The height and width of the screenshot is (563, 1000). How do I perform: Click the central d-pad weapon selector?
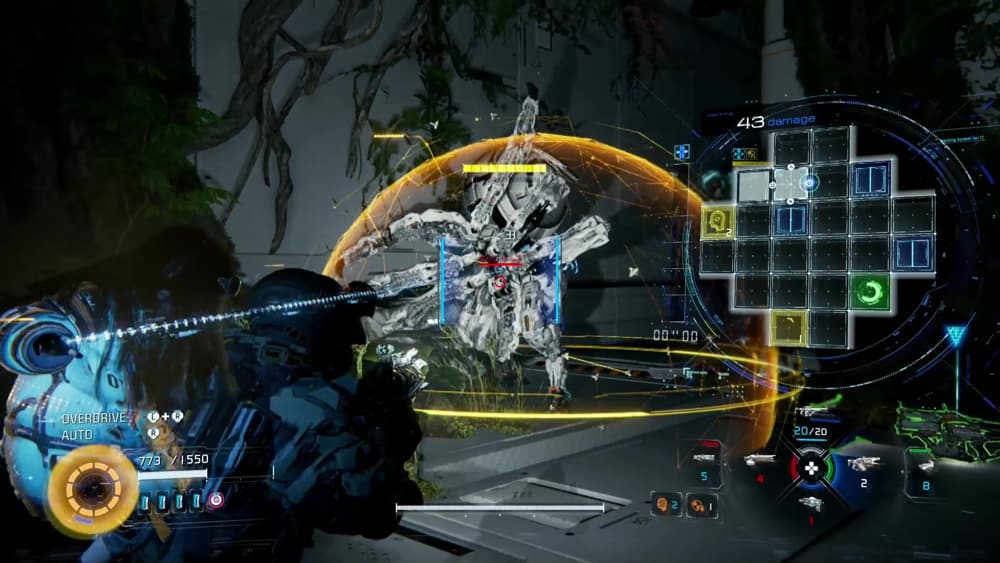pyautogui.click(x=812, y=467)
